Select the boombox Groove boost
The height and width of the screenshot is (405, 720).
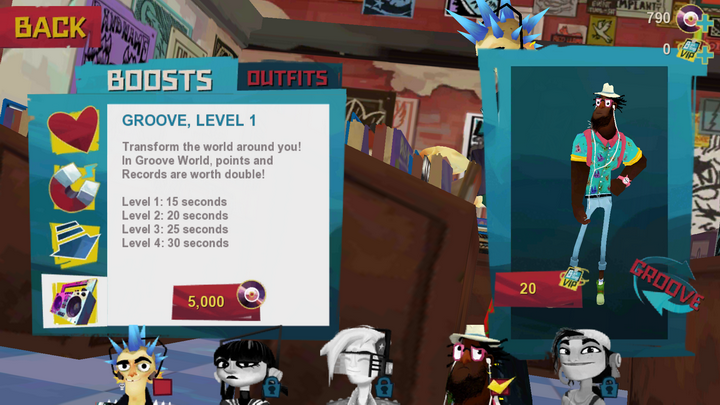click(74, 300)
